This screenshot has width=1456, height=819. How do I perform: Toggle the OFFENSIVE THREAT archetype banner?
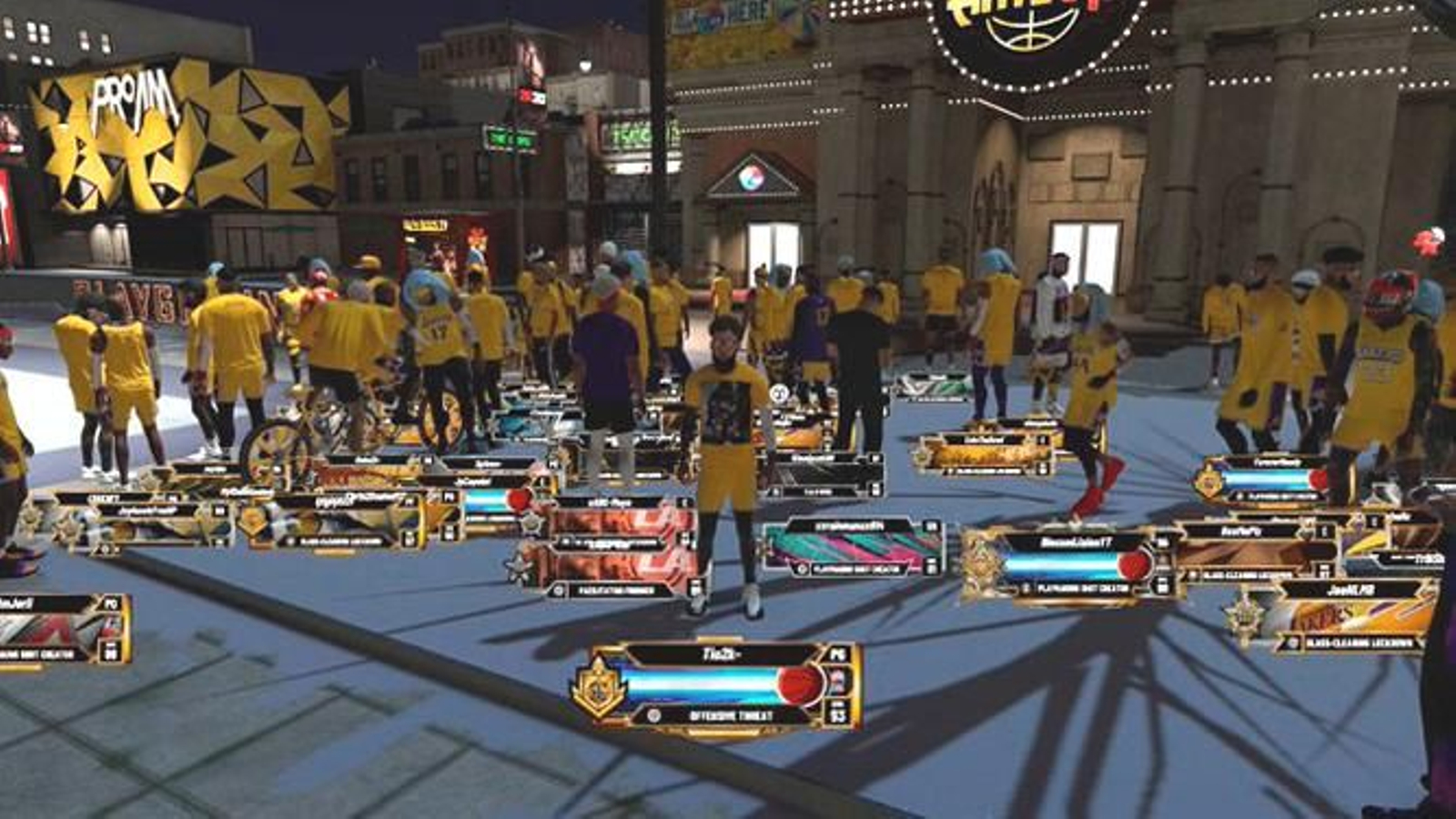point(730,715)
